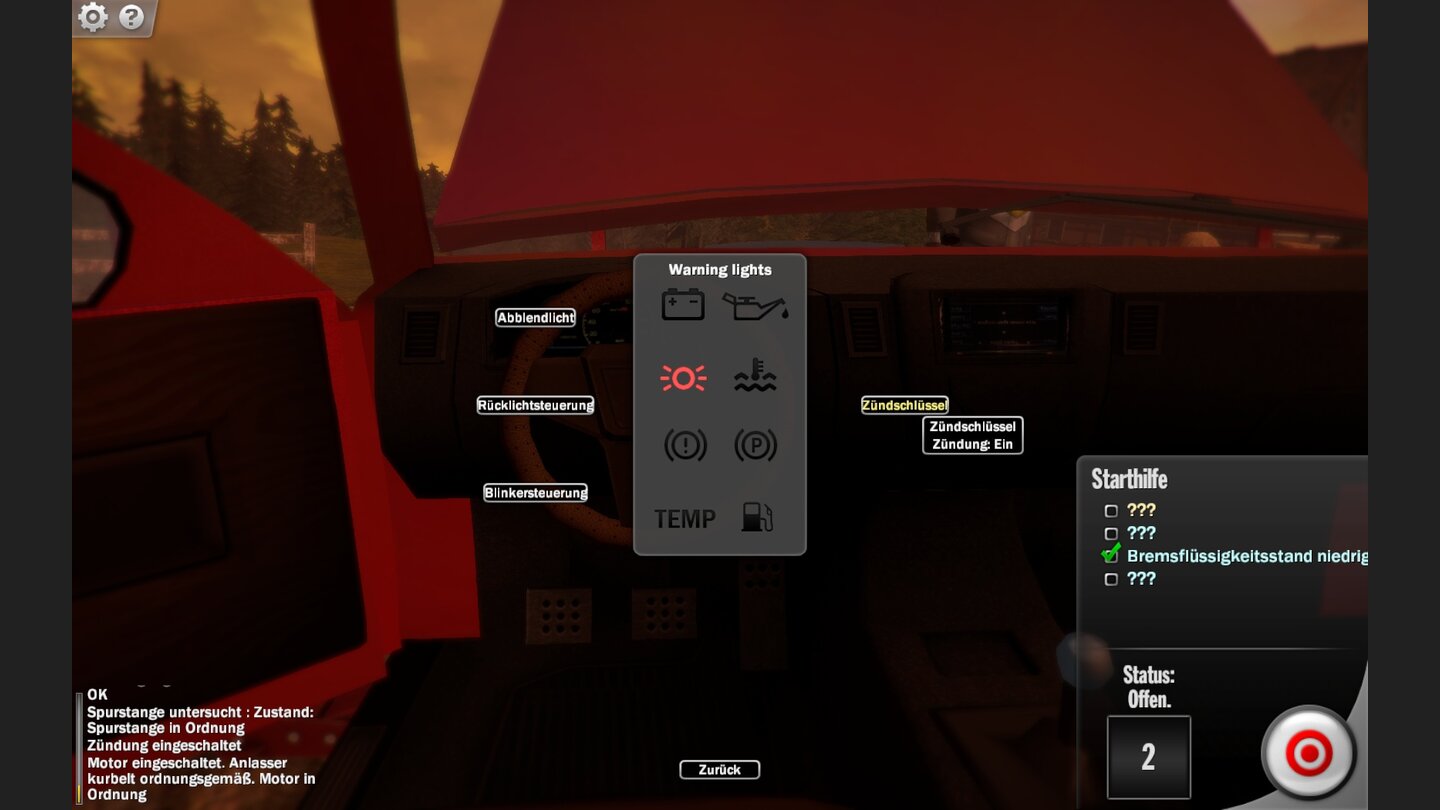
Task: Select the Zündschlüssel label
Action: [905, 404]
